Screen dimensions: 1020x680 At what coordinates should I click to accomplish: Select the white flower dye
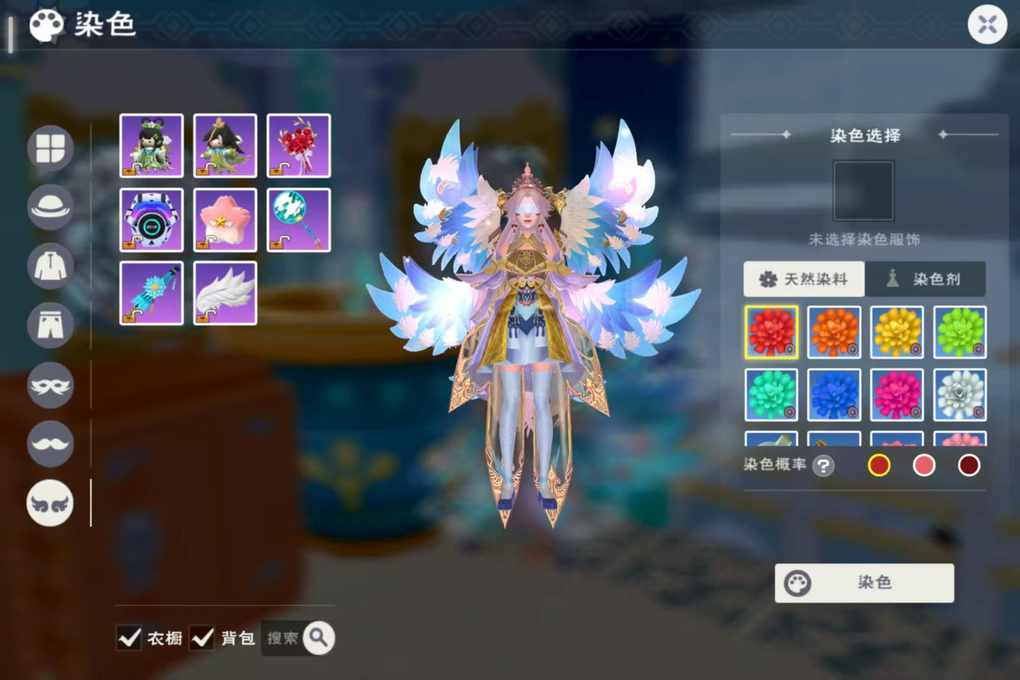point(960,395)
